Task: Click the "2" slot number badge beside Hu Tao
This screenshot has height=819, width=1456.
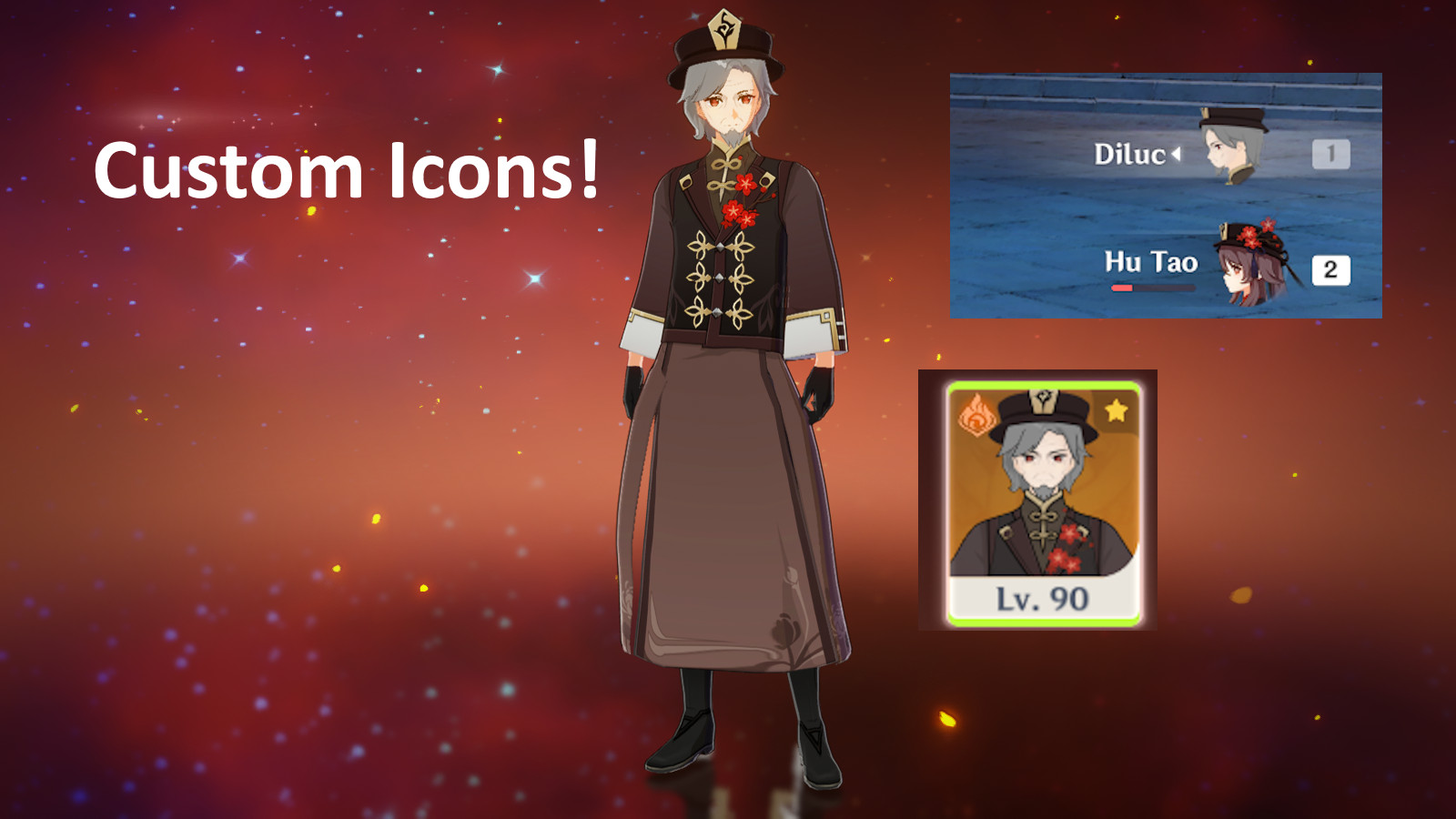Action: point(1330,268)
